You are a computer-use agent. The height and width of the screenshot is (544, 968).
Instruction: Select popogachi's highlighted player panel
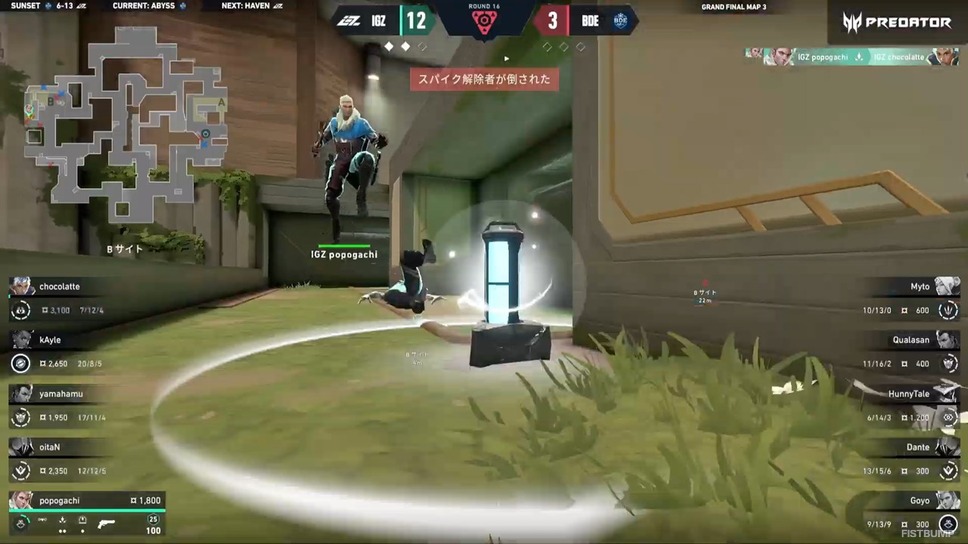pos(85,513)
